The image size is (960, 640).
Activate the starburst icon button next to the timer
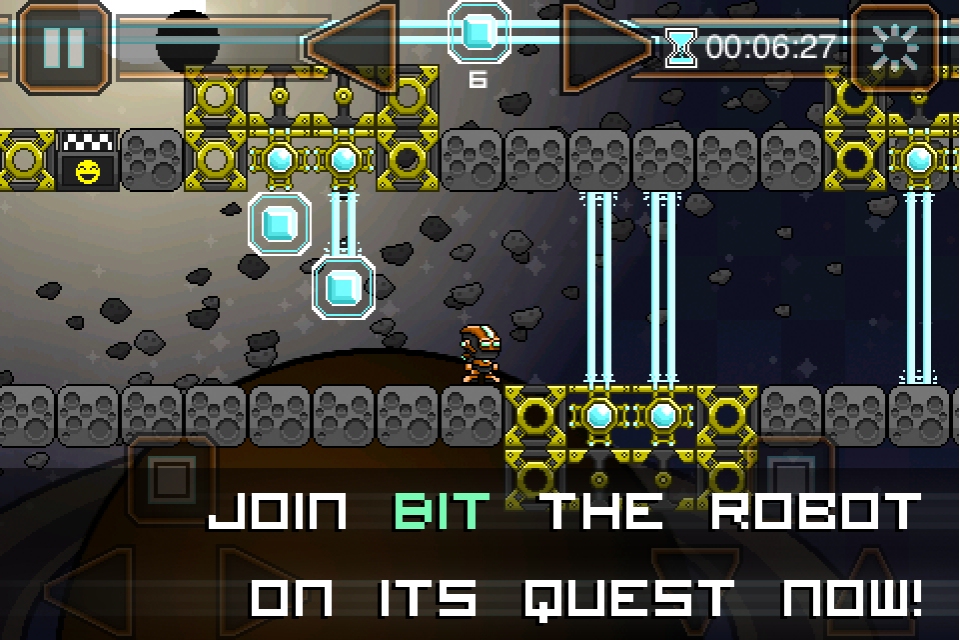pos(895,46)
